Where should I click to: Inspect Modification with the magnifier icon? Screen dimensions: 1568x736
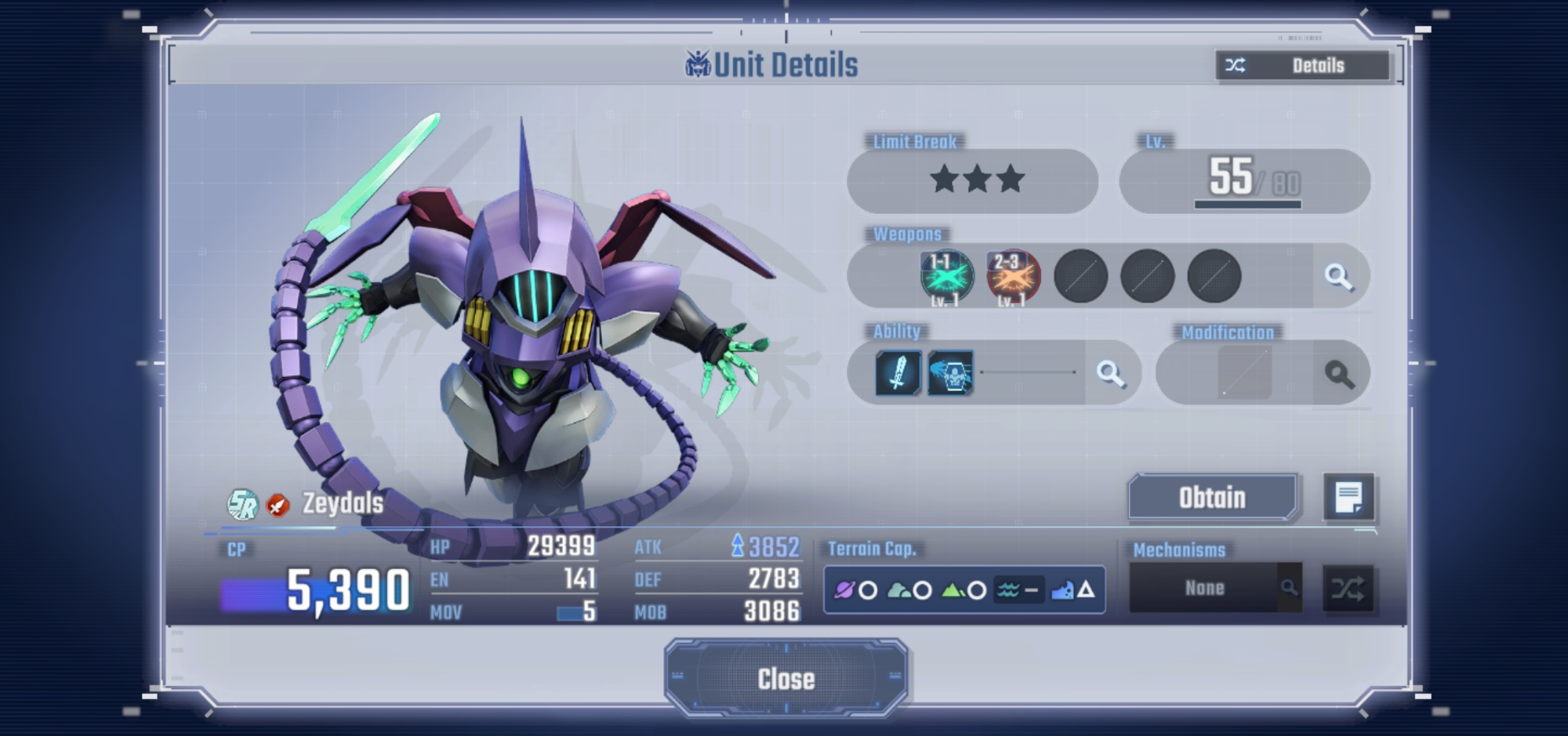tap(1339, 374)
